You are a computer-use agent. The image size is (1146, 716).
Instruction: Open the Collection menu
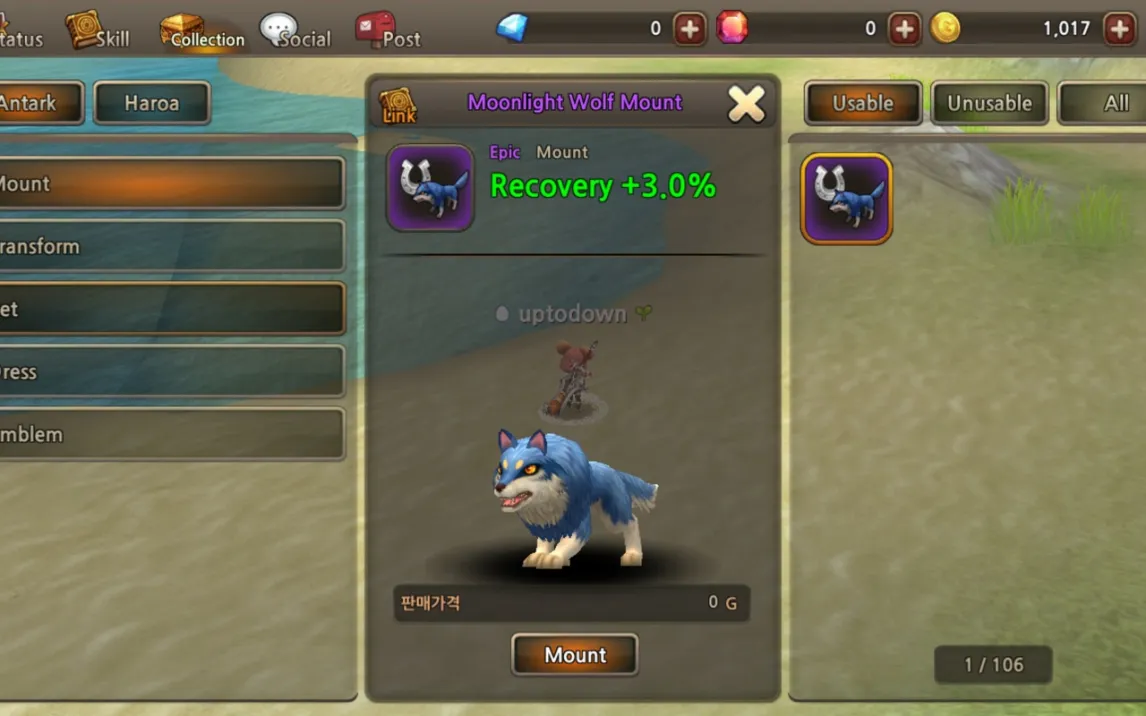pyautogui.click(x=202, y=31)
